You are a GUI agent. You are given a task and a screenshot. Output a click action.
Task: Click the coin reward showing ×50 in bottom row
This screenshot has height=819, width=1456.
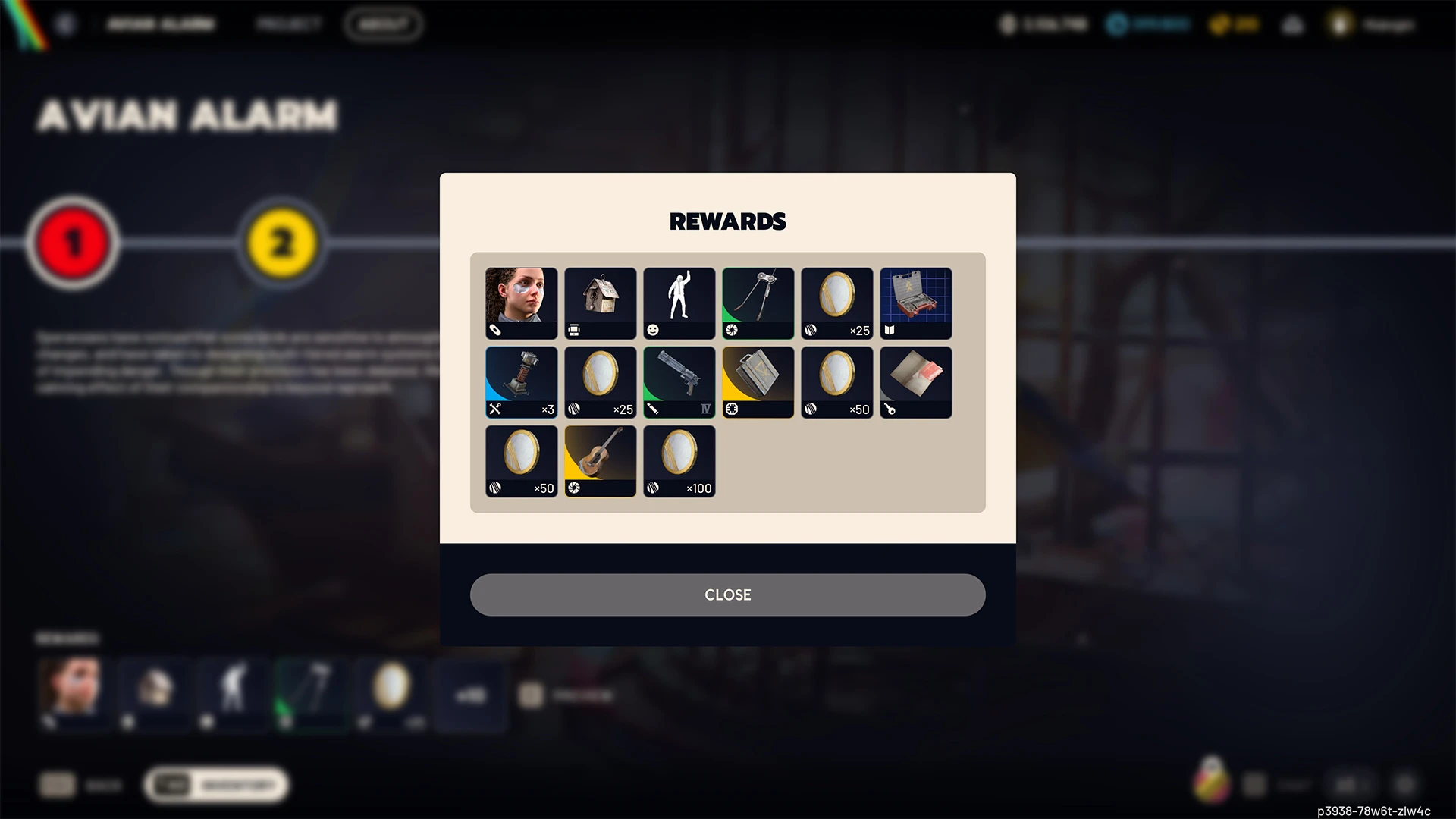[x=521, y=461]
